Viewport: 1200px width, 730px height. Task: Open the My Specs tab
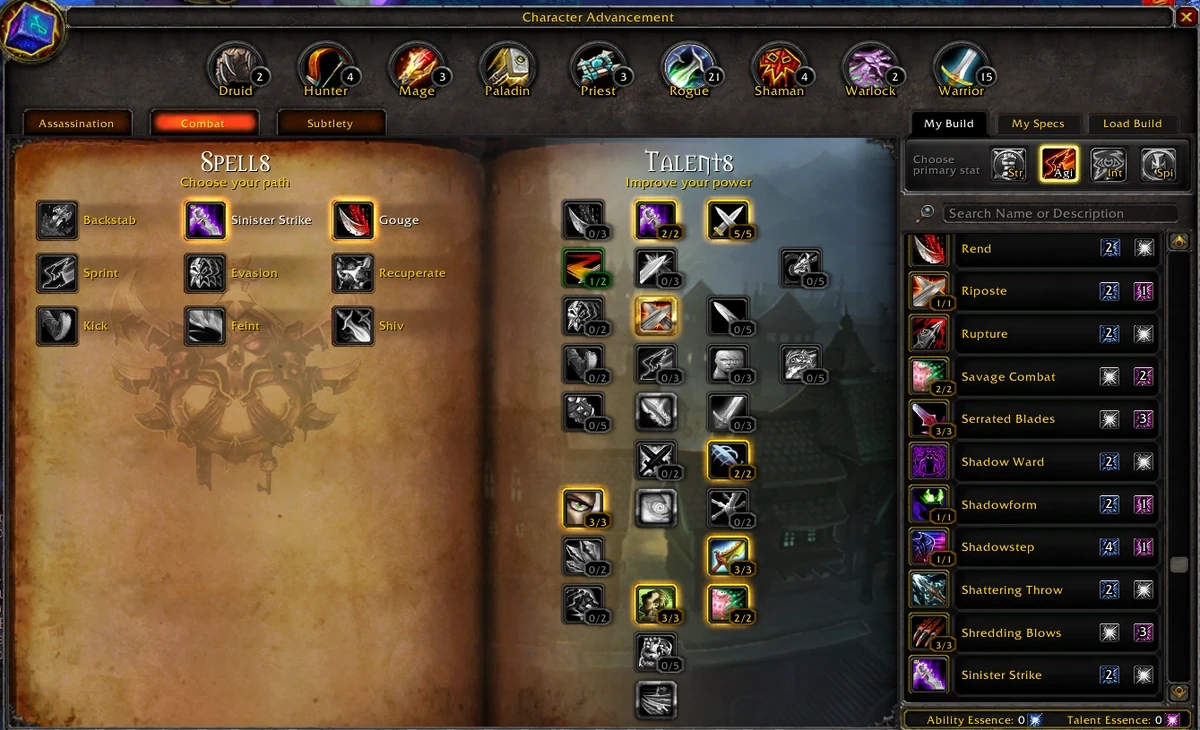1037,123
